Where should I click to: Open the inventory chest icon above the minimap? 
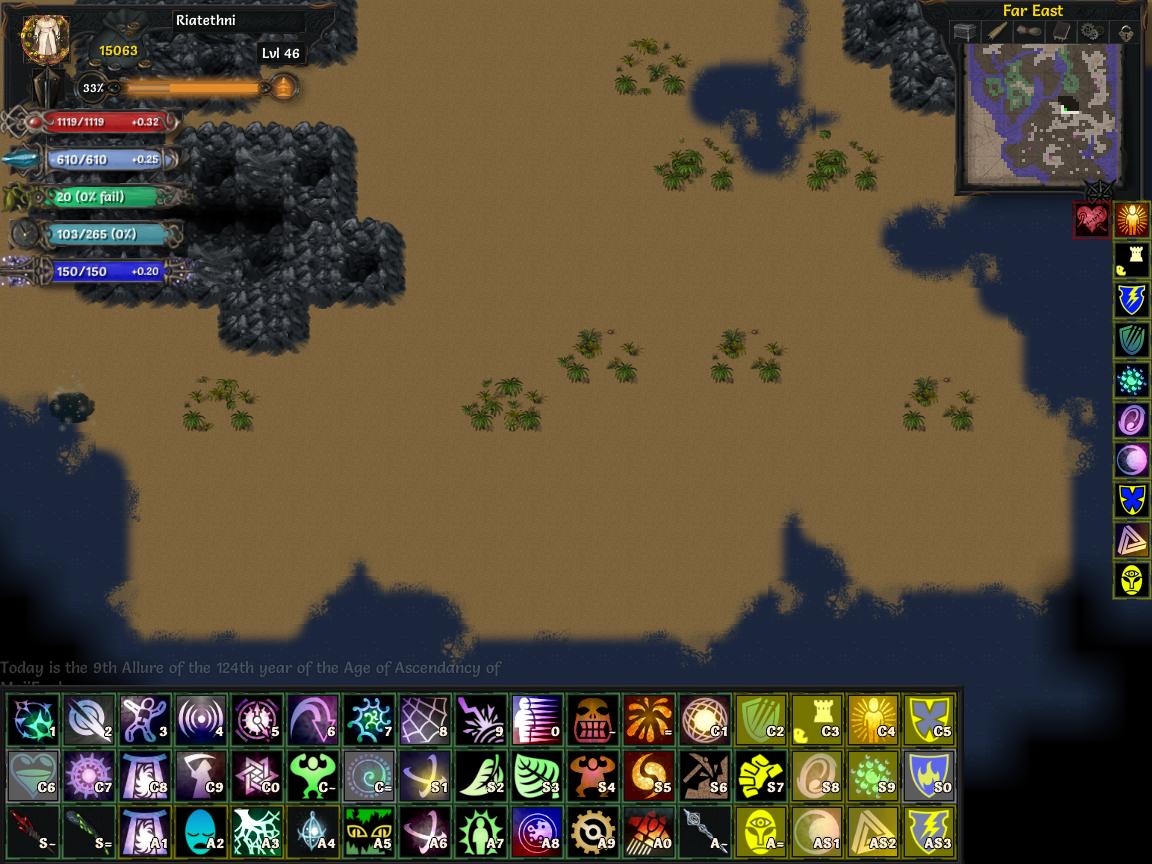click(x=964, y=32)
